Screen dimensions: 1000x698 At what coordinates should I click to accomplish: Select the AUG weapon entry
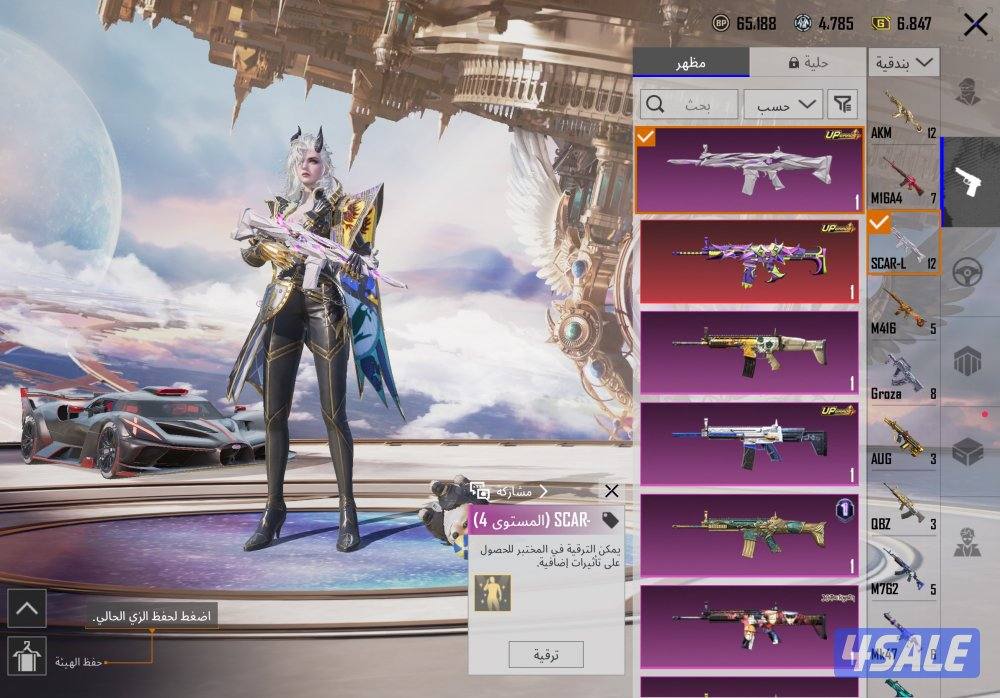[903, 439]
